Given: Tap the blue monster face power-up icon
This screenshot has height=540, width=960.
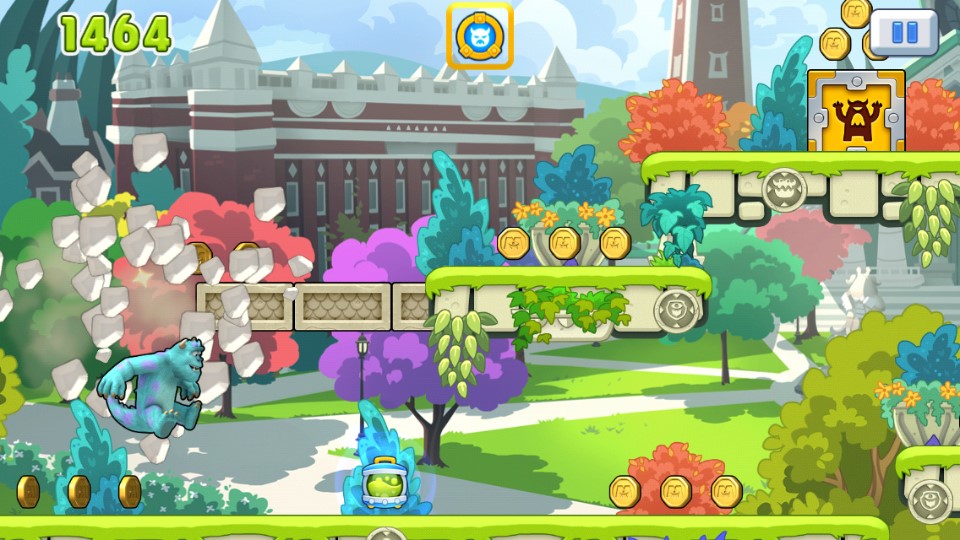Looking at the screenshot, I should click(x=479, y=37).
